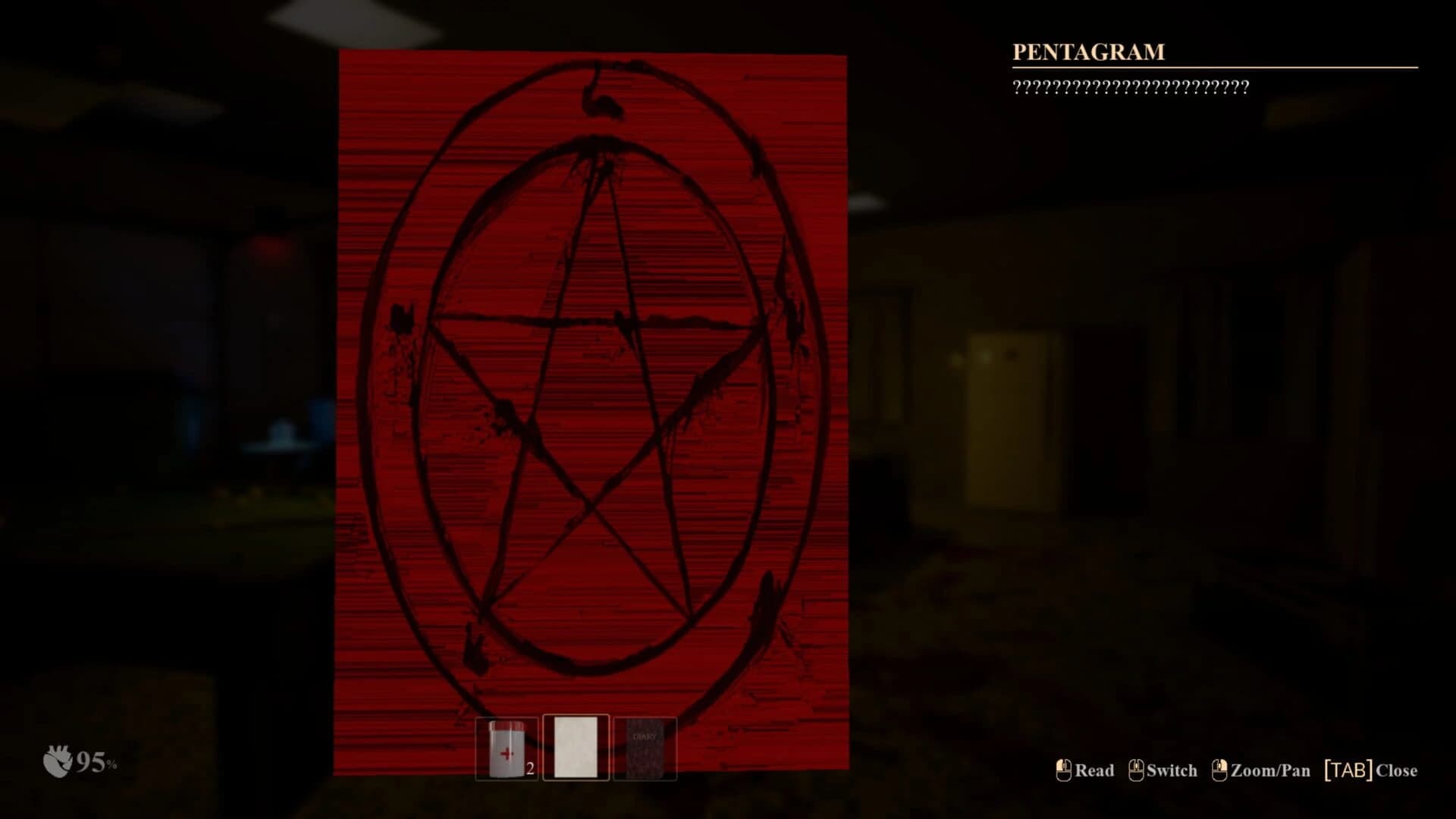The image size is (1456, 819).
Task: Click the hand icon next to 95%
Action: click(x=57, y=762)
